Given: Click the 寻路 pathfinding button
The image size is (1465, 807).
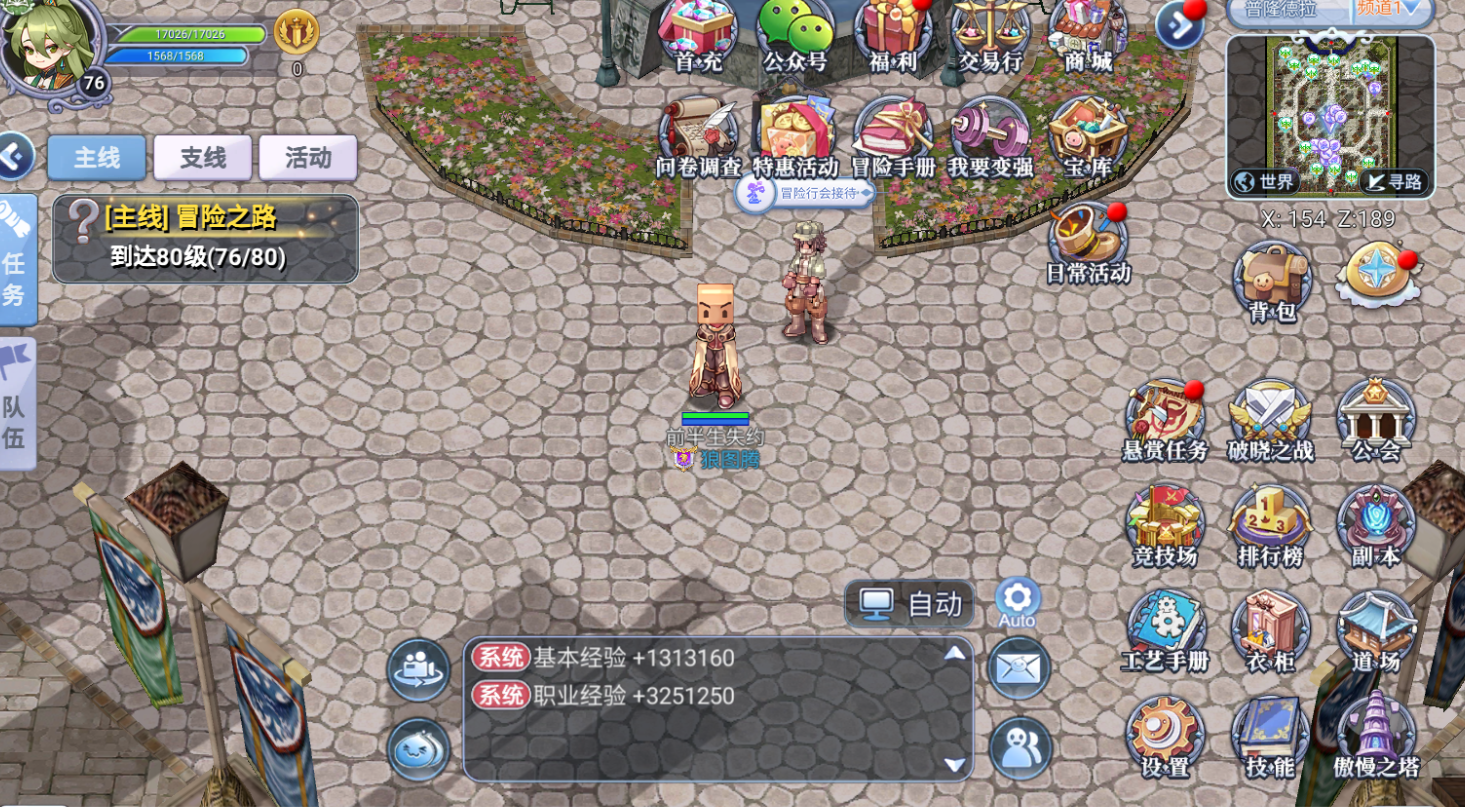Looking at the screenshot, I should tap(1395, 182).
